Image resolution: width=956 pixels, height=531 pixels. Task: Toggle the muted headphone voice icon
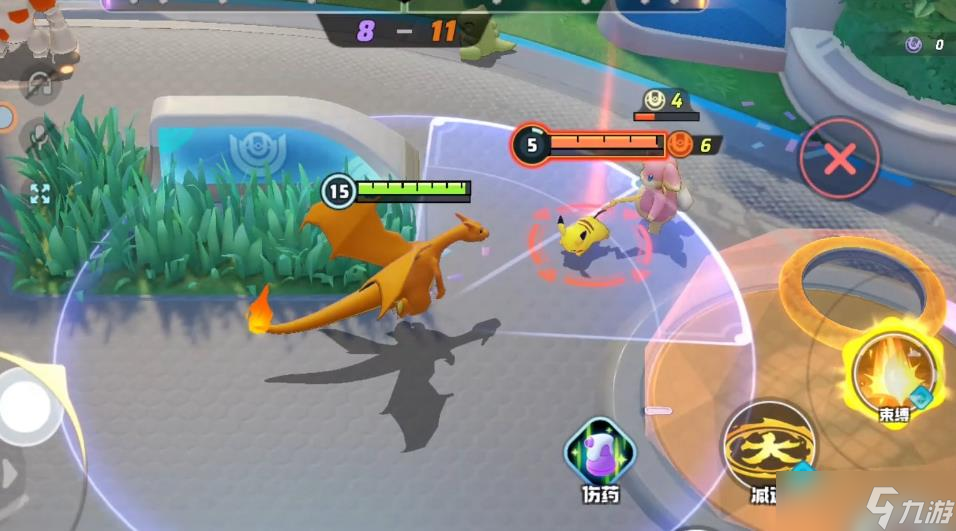[40, 85]
